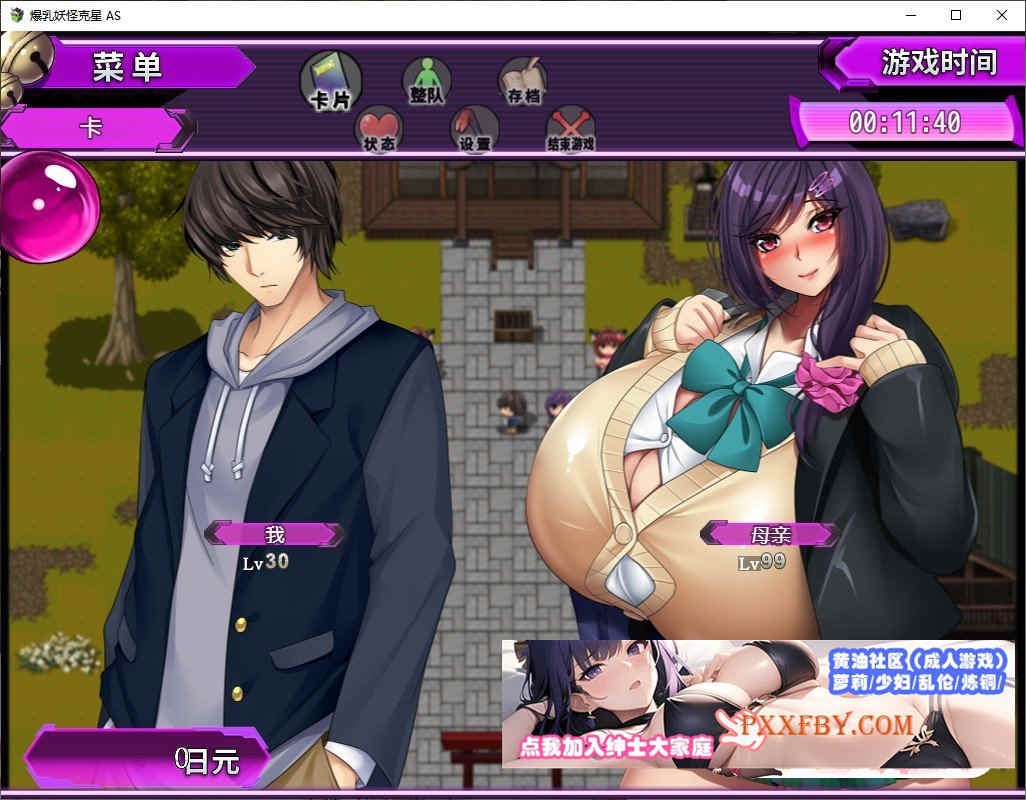Open the 设置 (Settings) menu icon
This screenshot has width=1026, height=800.
(x=475, y=127)
